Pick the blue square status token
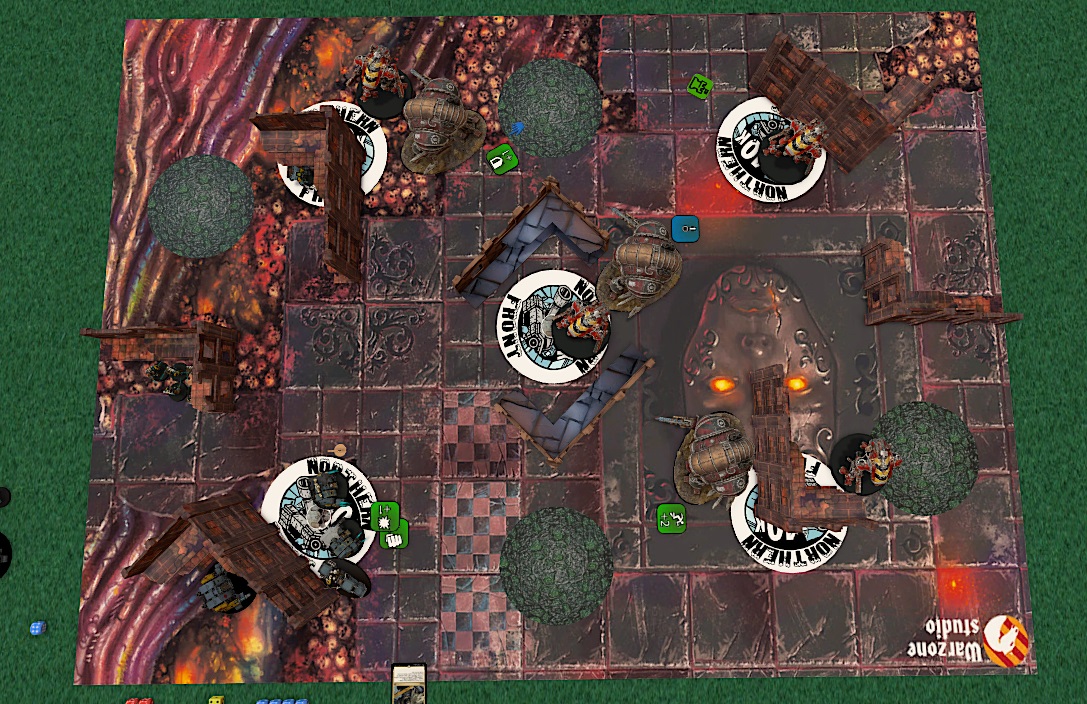This screenshot has width=1087, height=704. tap(685, 229)
